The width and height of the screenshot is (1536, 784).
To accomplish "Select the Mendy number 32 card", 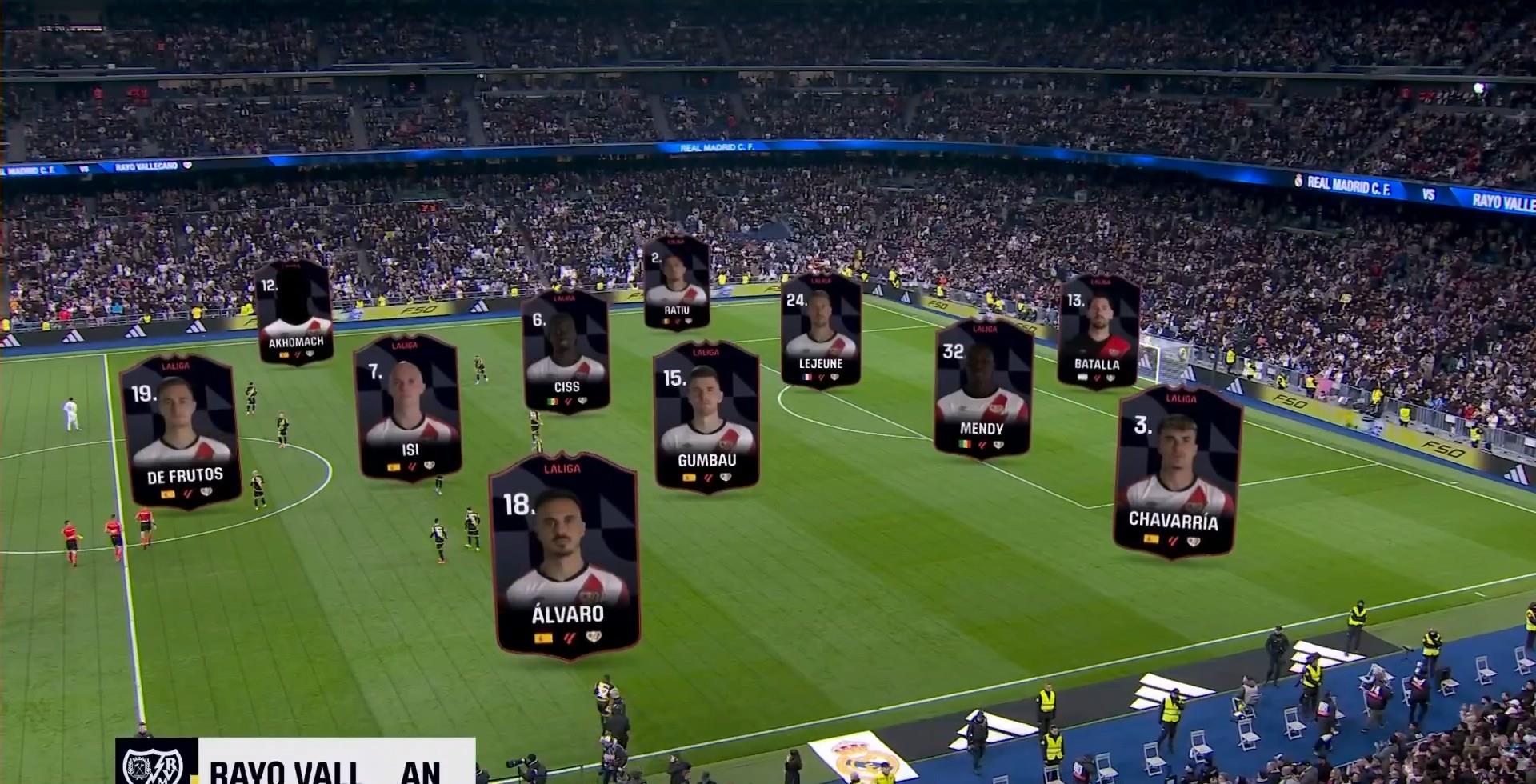I will [x=982, y=387].
